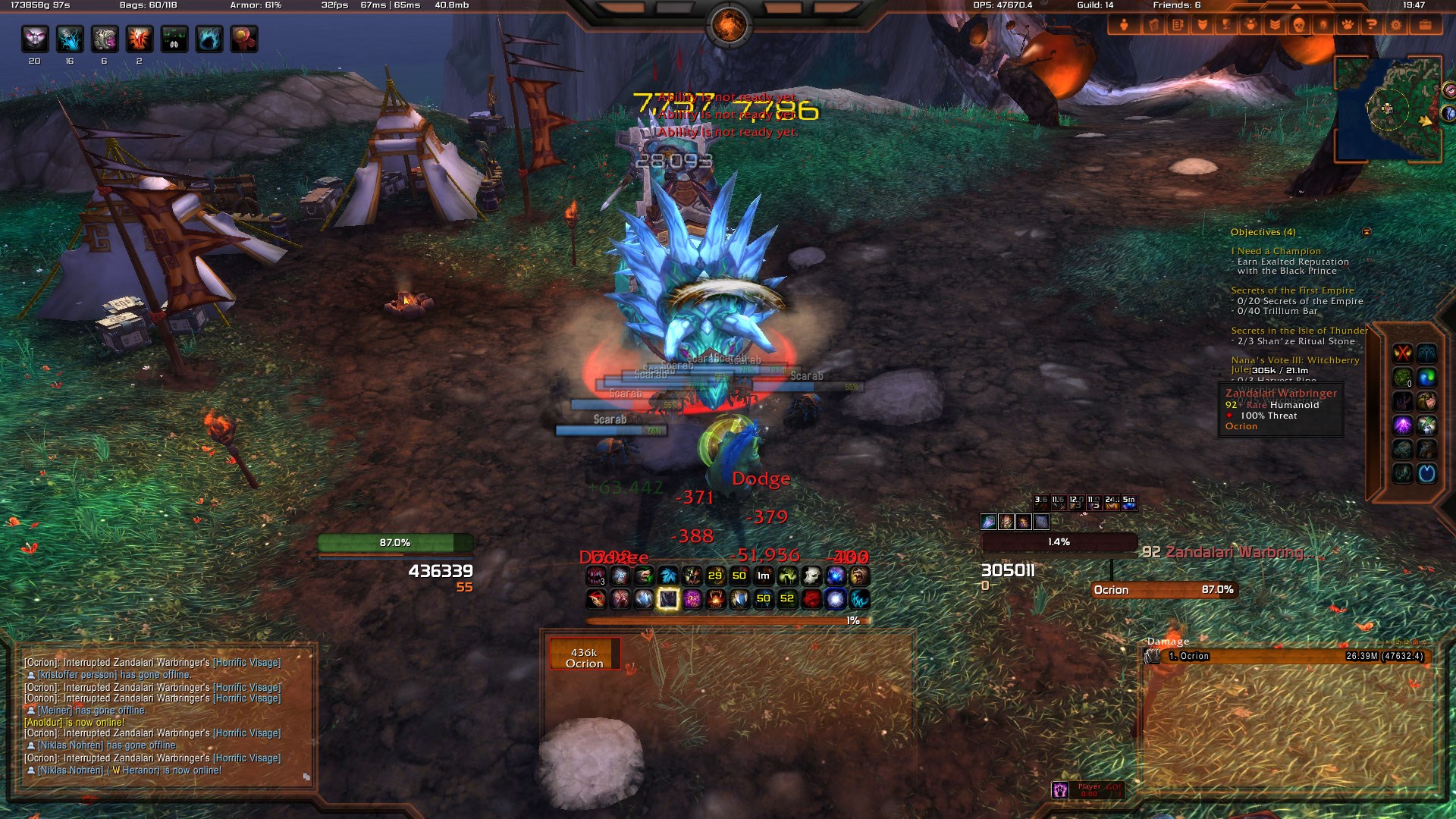Activate the glowing highlighted action bar ability
Screen dimensions: 1456x819
click(667, 599)
